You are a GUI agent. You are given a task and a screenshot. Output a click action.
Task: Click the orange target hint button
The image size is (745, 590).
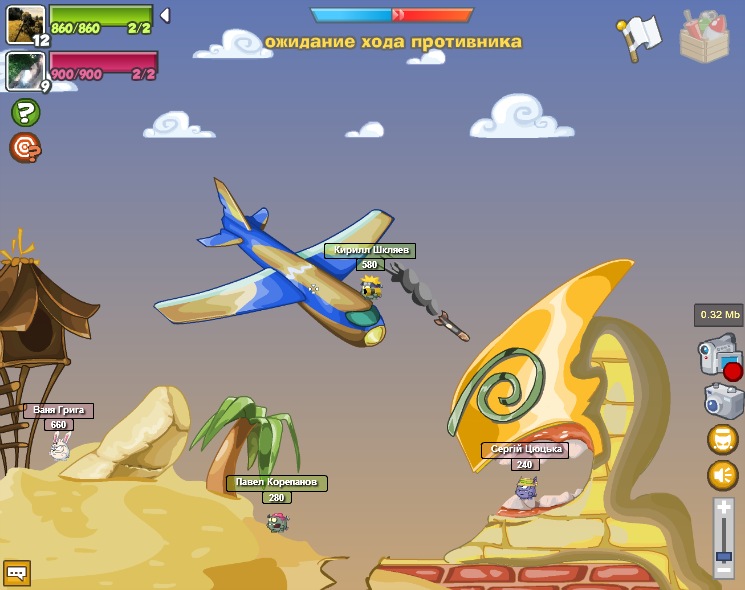[25, 147]
